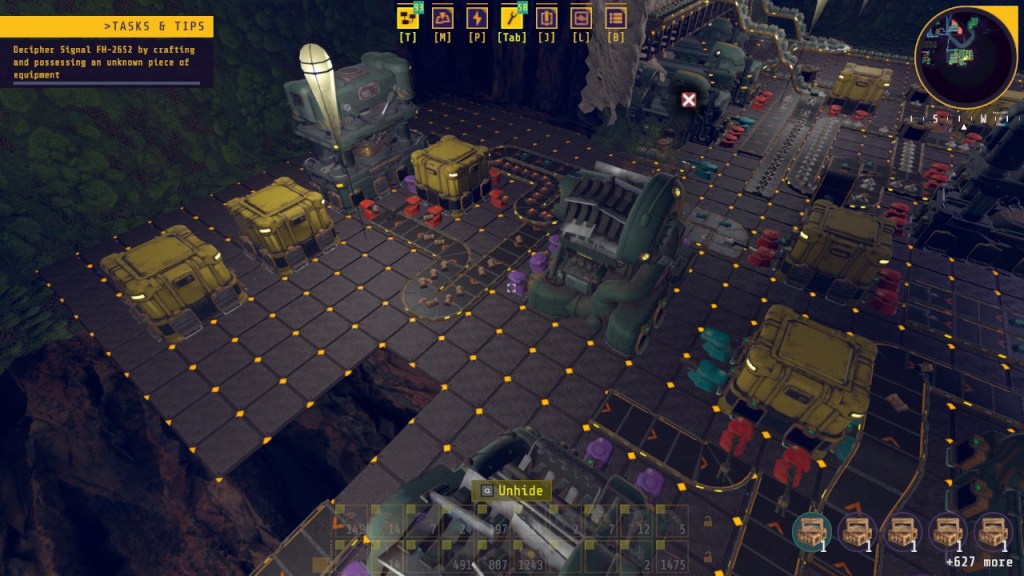Open the tech tree flowchart icon
This screenshot has height=576, width=1024.
point(408,18)
